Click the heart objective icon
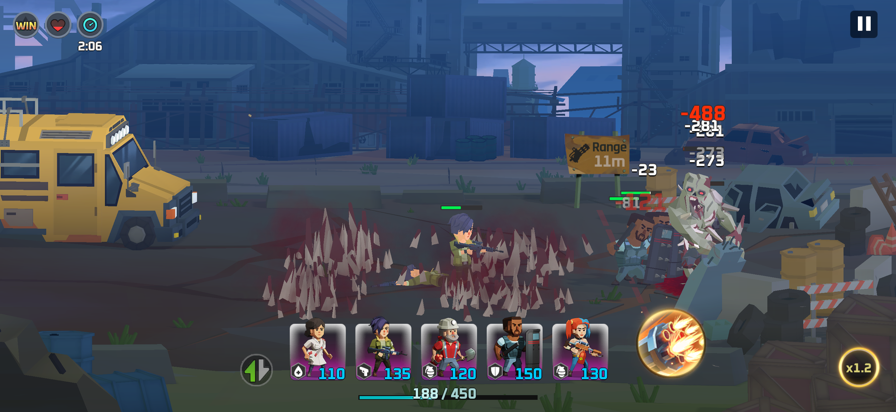 coord(58,25)
